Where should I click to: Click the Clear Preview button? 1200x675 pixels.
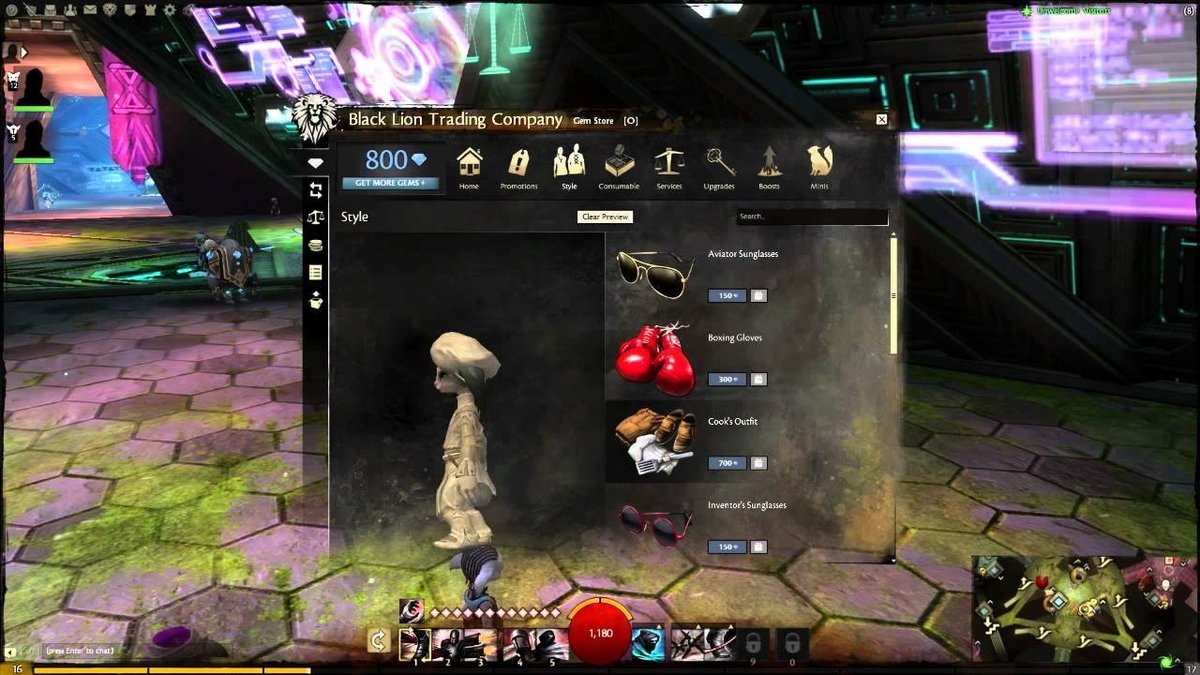605,216
